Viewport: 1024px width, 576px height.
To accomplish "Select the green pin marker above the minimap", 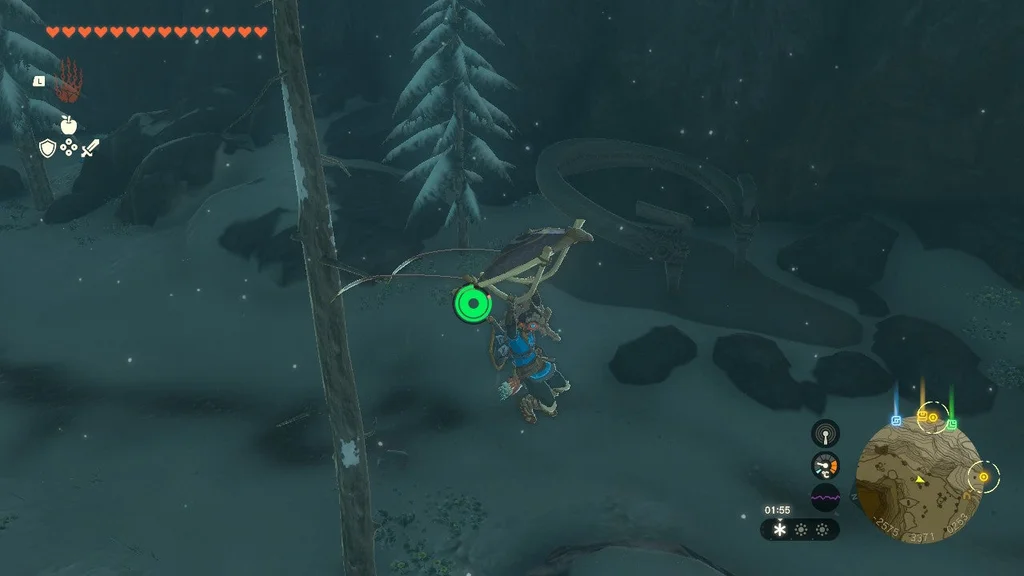I will pyautogui.click(x=951, y=424).
